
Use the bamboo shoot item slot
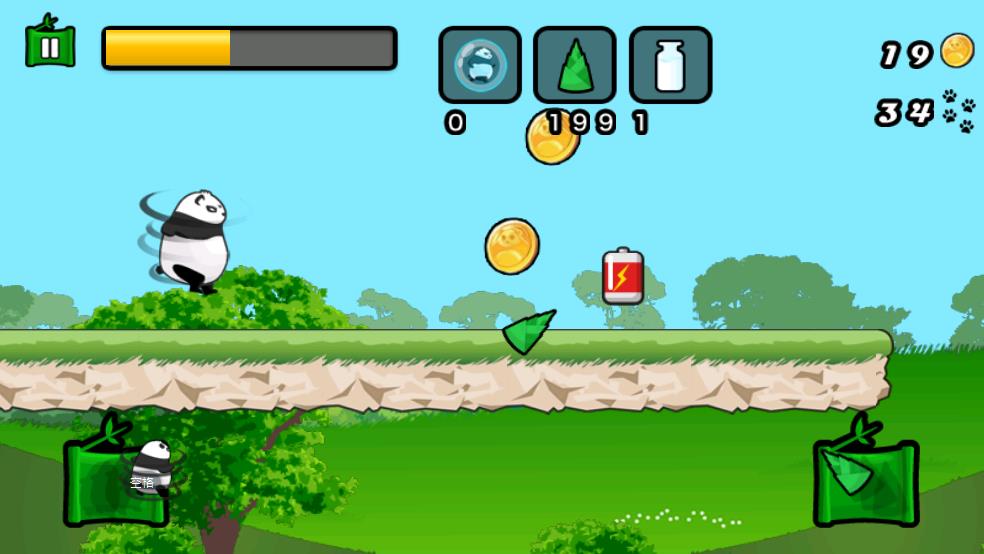[x=575, y=65]
